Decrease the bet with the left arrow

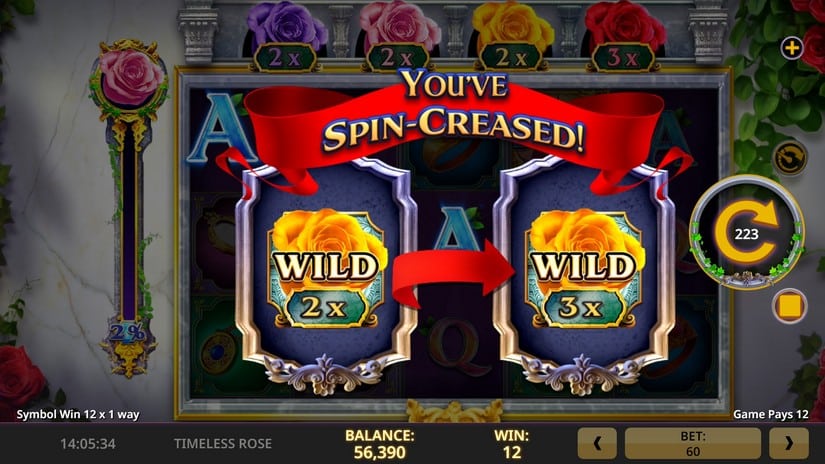(597, 442)
